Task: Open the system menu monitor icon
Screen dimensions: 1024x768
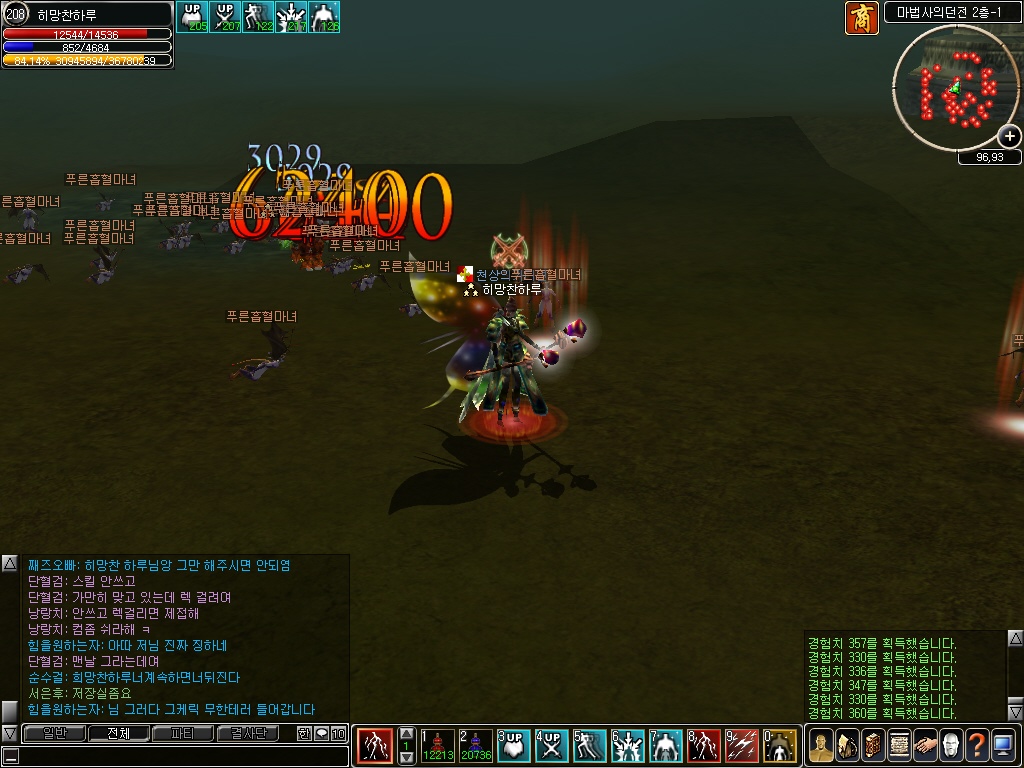Action: click(1003, 746)
